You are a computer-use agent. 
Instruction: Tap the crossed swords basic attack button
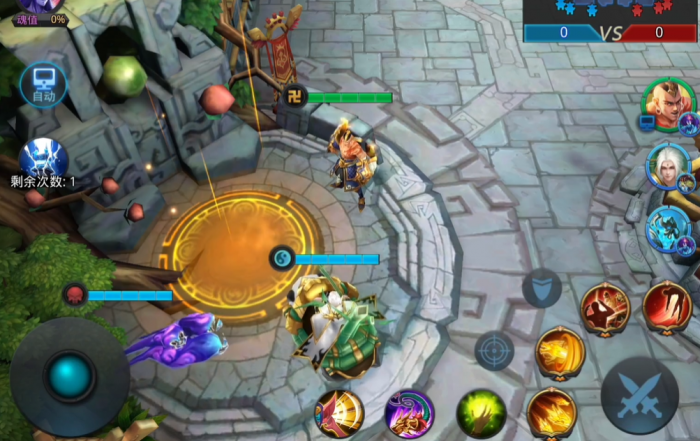click(x=639, y=395)
